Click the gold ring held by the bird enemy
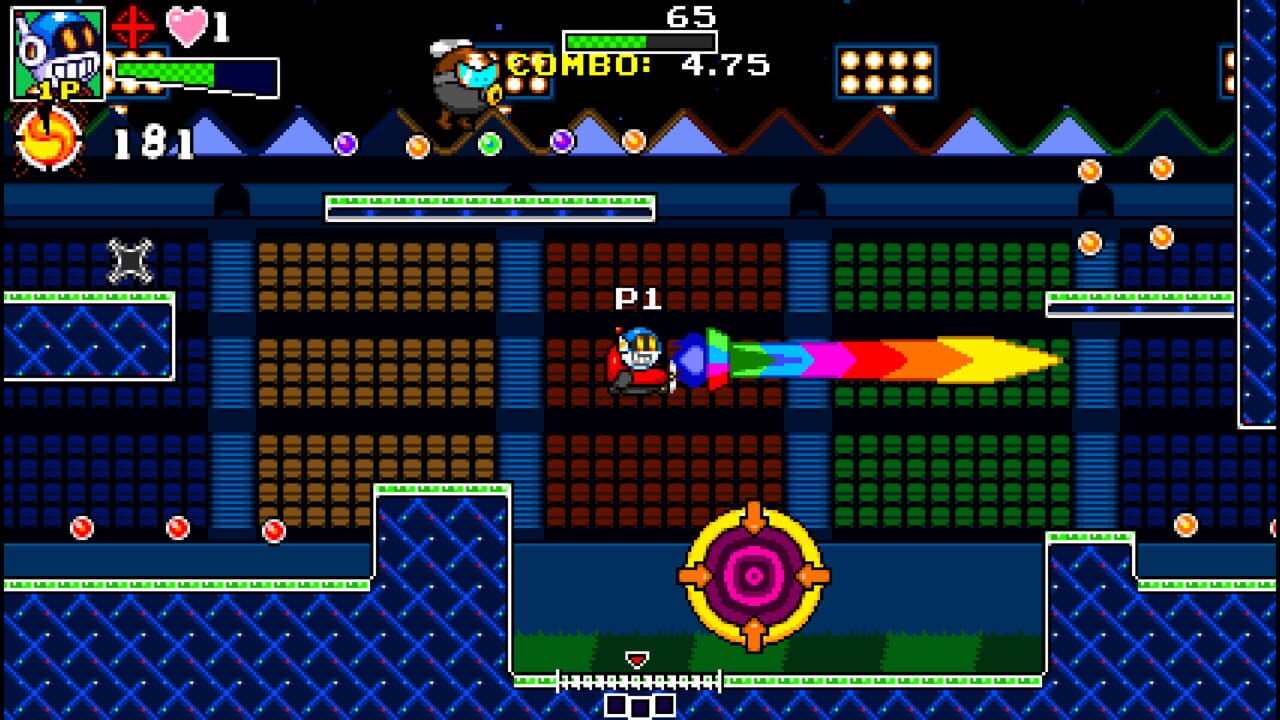This screenshot has height=720, width=1280. (x=496, y=93)
